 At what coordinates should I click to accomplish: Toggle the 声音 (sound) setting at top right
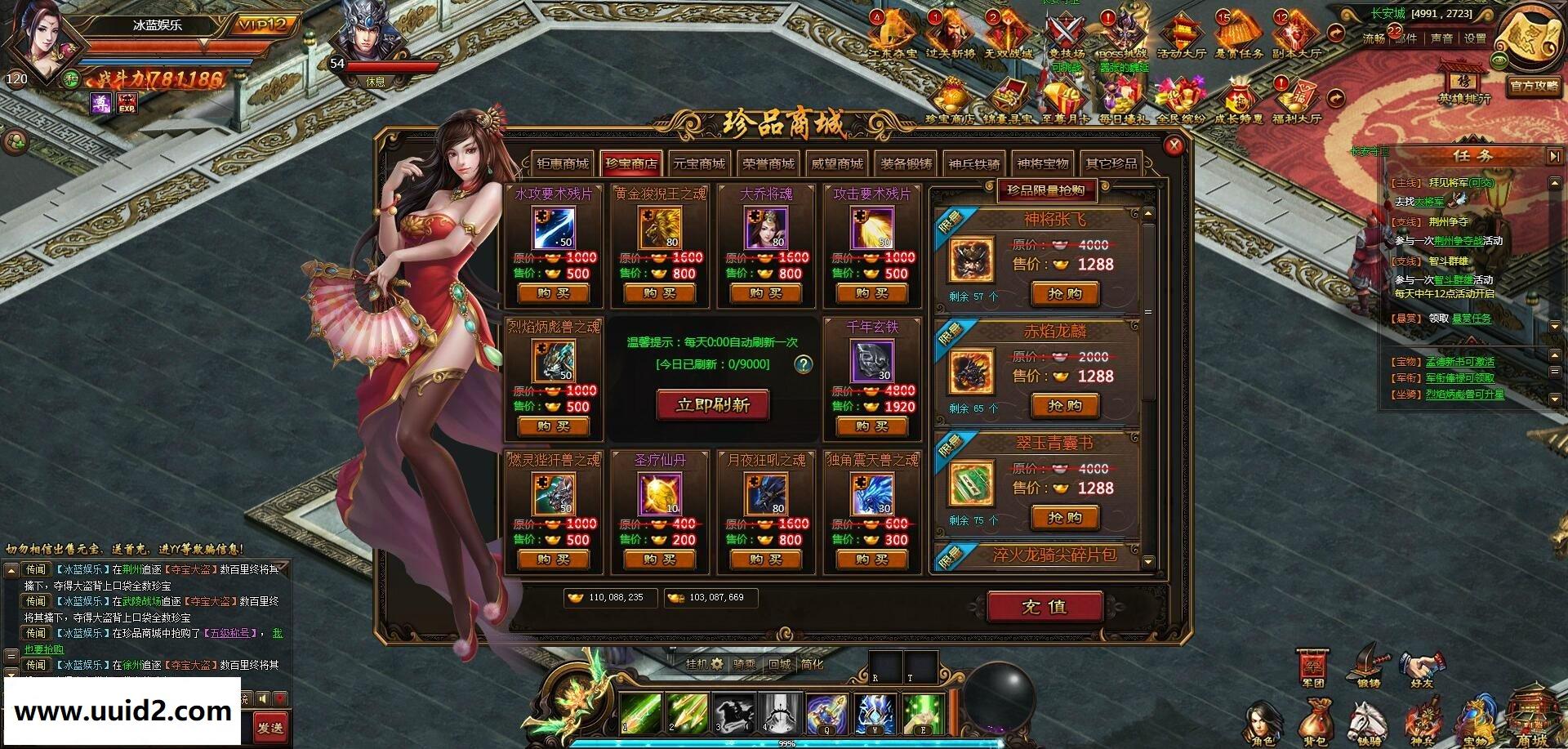[x=1442, y=38]
